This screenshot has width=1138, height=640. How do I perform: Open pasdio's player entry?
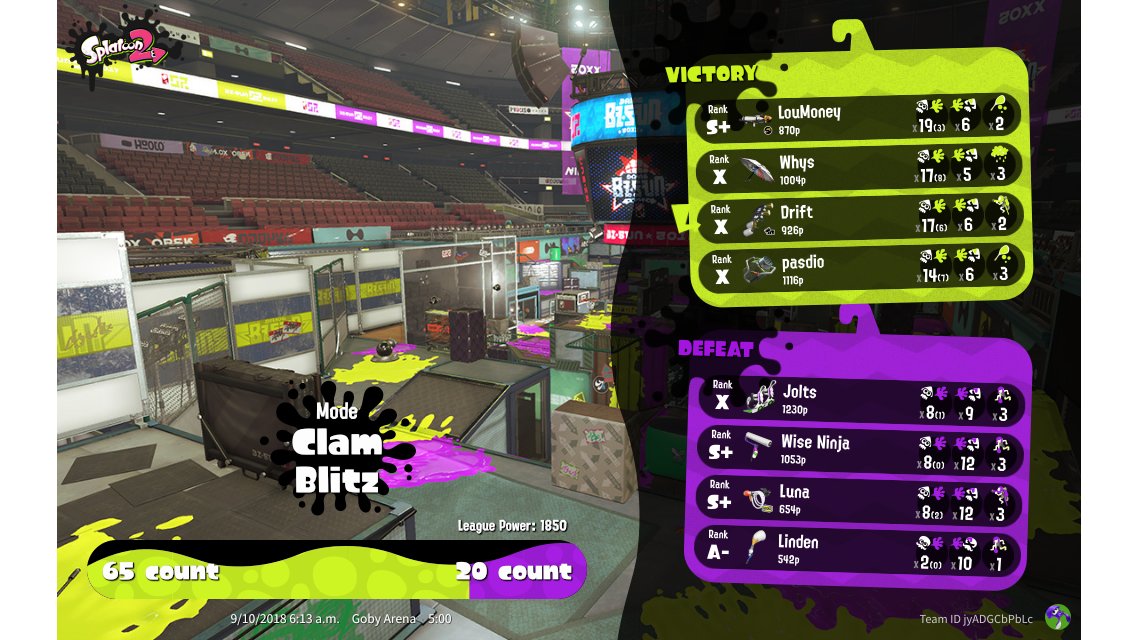point(856,267)
